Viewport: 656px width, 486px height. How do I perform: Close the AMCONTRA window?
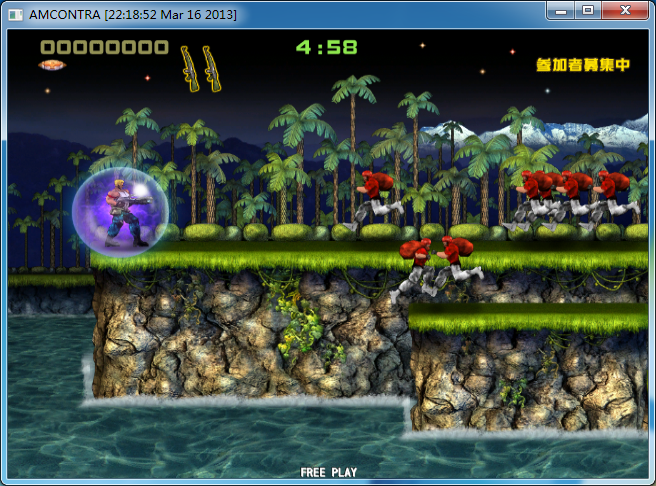[x=625, y=10]
